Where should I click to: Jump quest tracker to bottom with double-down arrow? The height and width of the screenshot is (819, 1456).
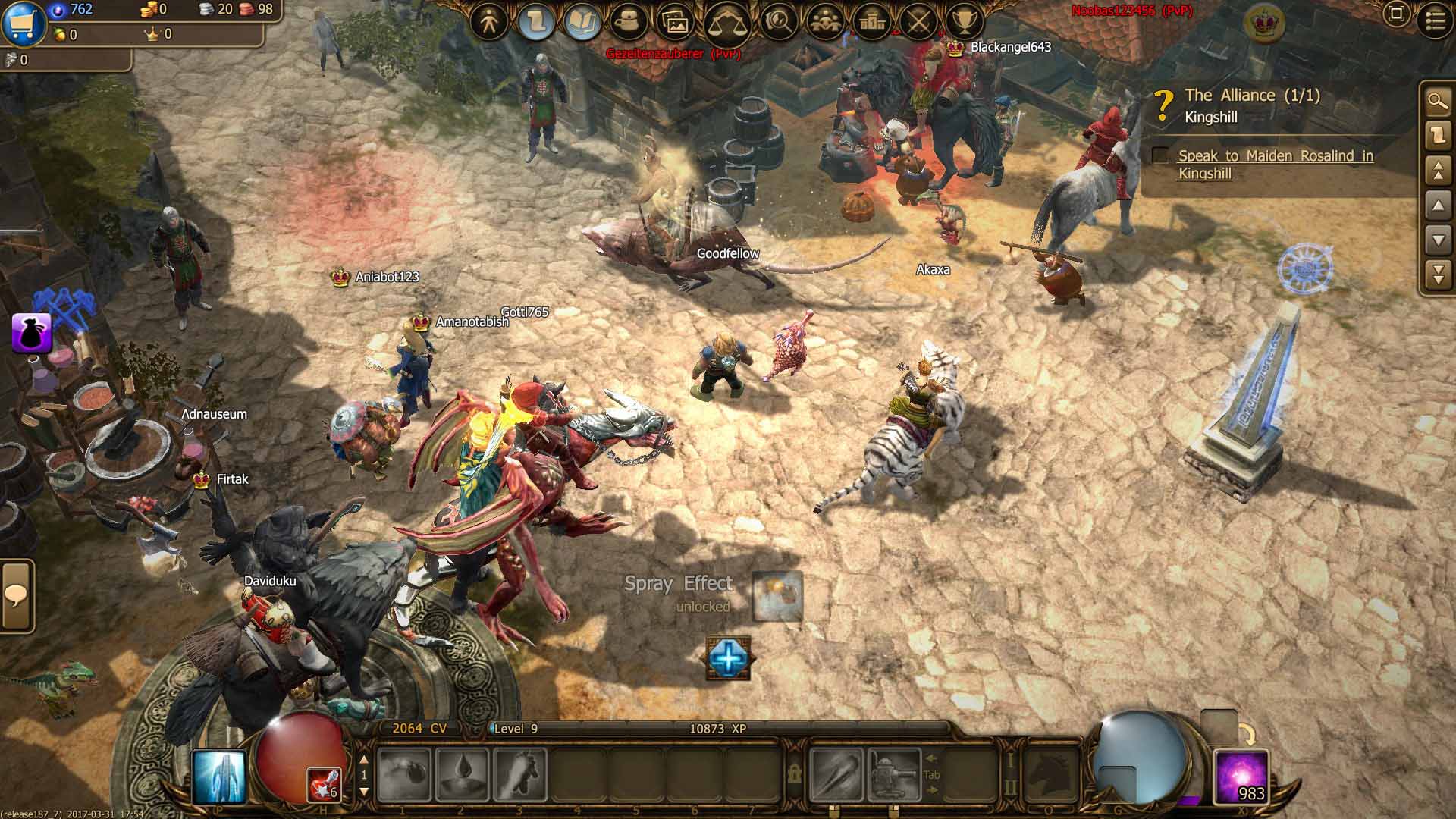pyautogui.click(x=1438, y=274)
